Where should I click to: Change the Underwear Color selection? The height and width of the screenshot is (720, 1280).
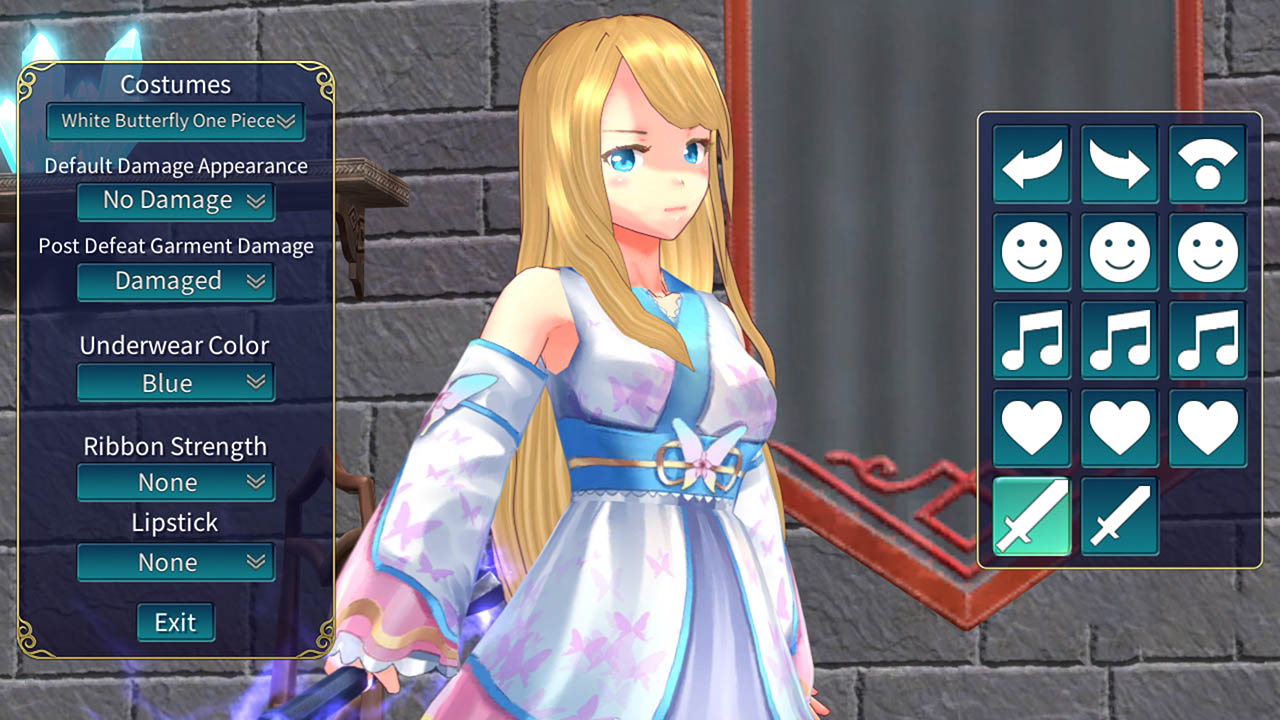176,382
